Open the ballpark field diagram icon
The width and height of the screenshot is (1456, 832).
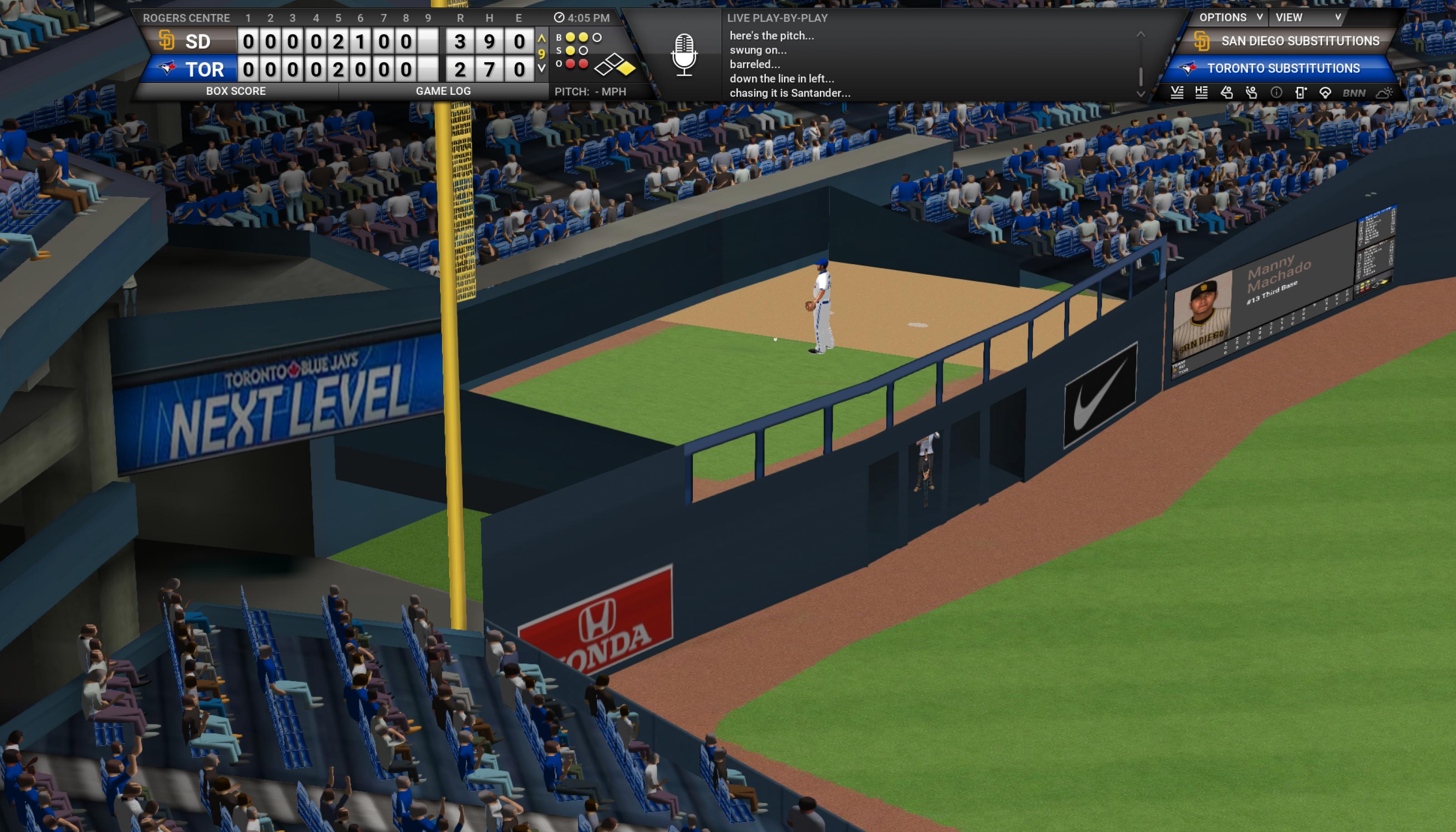point(1325,93)
